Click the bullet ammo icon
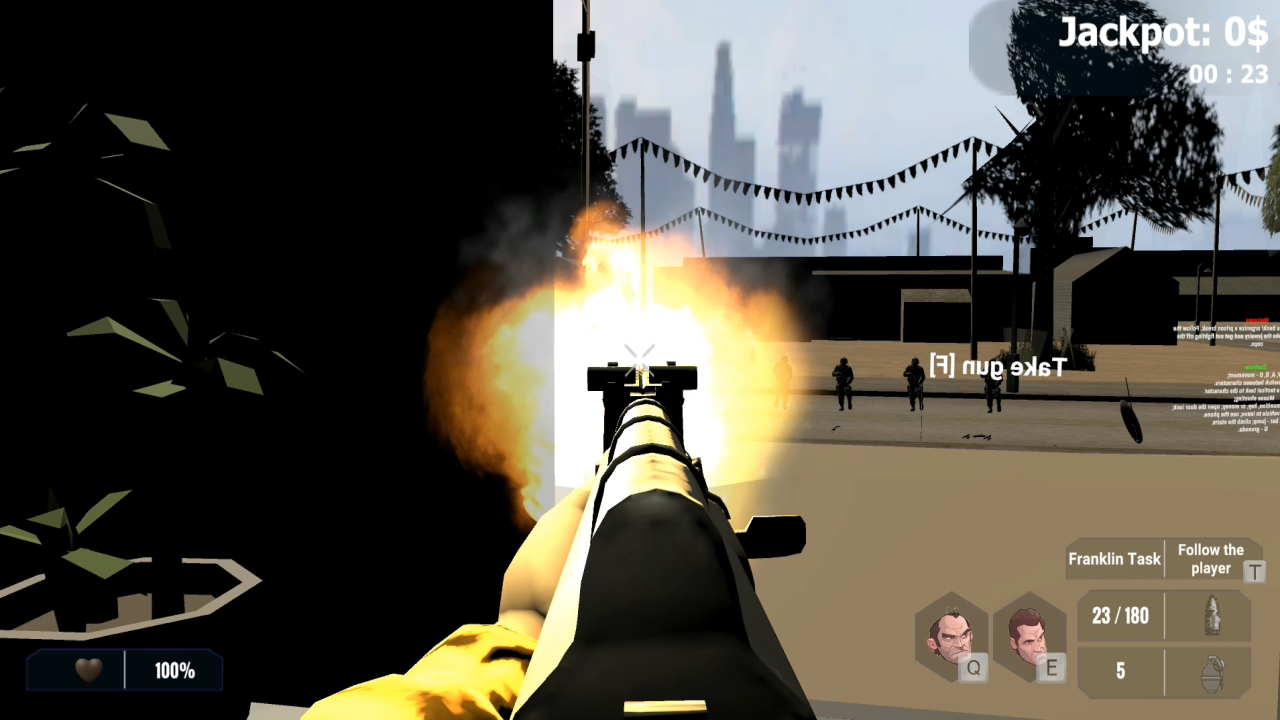 (1213, 617)
